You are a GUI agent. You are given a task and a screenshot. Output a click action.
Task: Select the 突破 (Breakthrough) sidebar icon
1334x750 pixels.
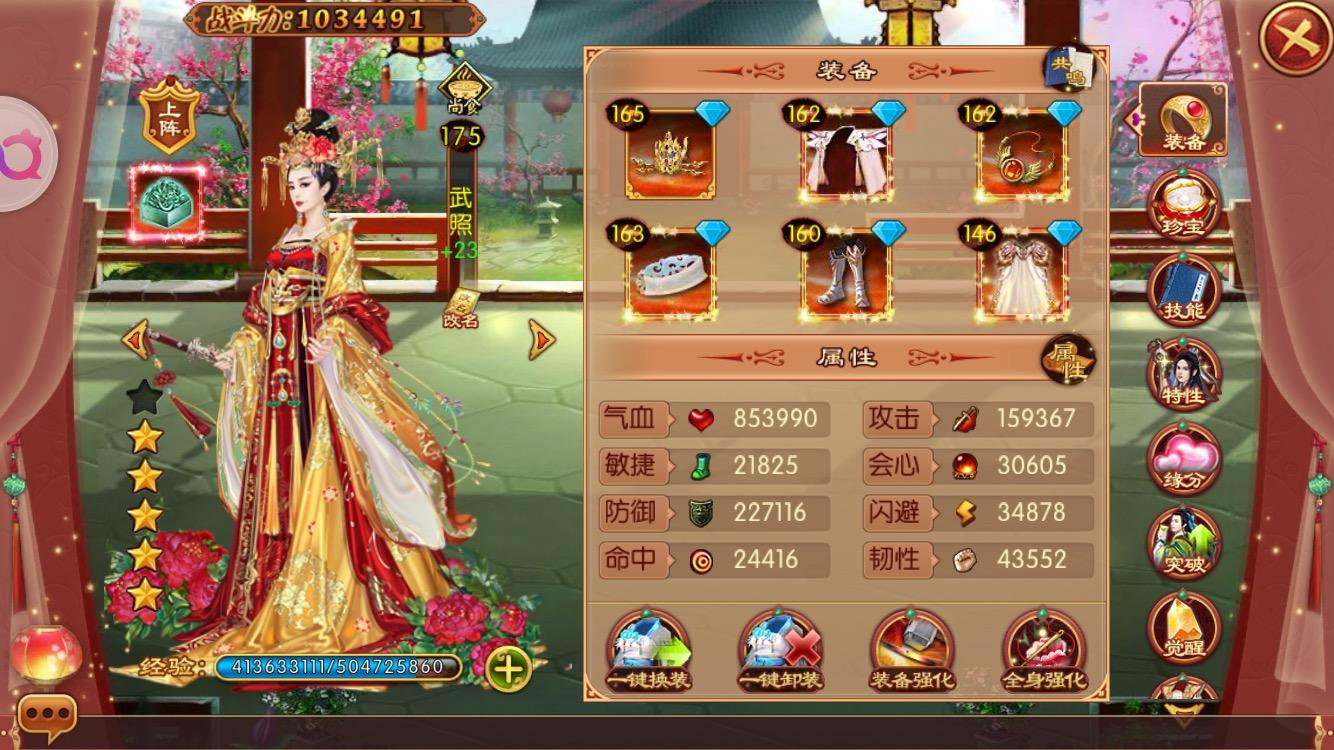(x=1184, y=541)
